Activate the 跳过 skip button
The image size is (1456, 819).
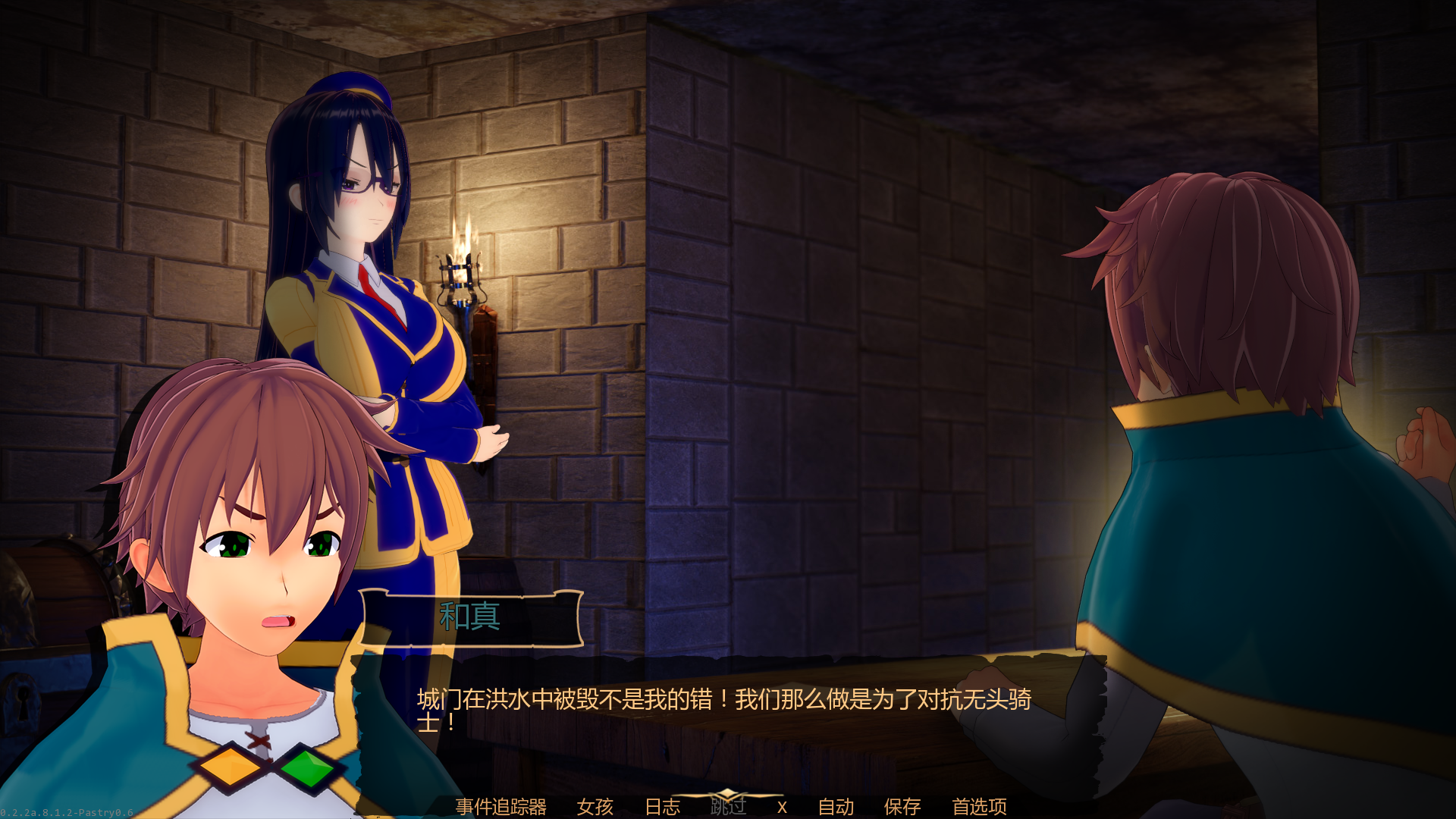pyautogui.click(x=728, y=805)
